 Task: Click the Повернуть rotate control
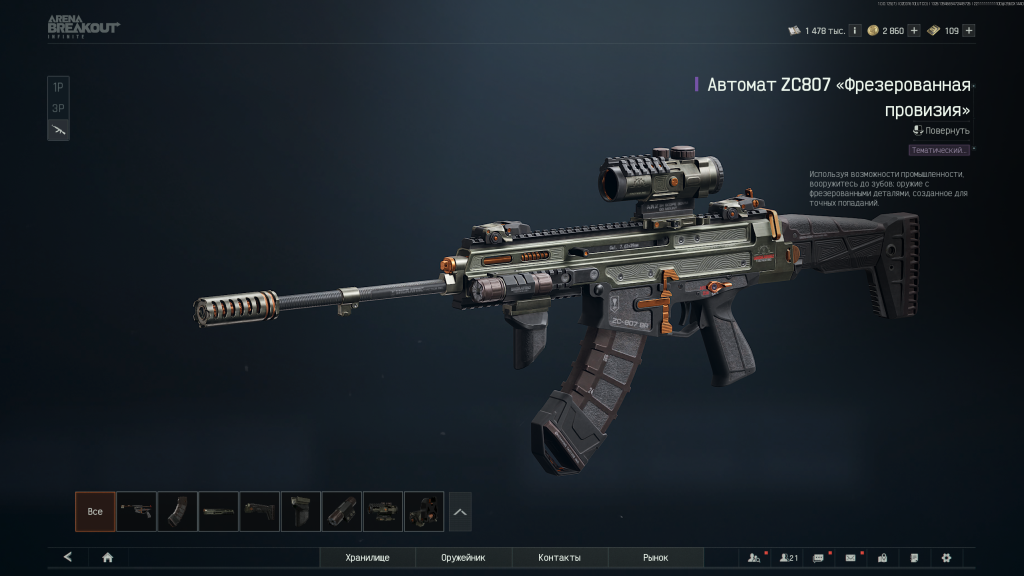coord(941,130)
